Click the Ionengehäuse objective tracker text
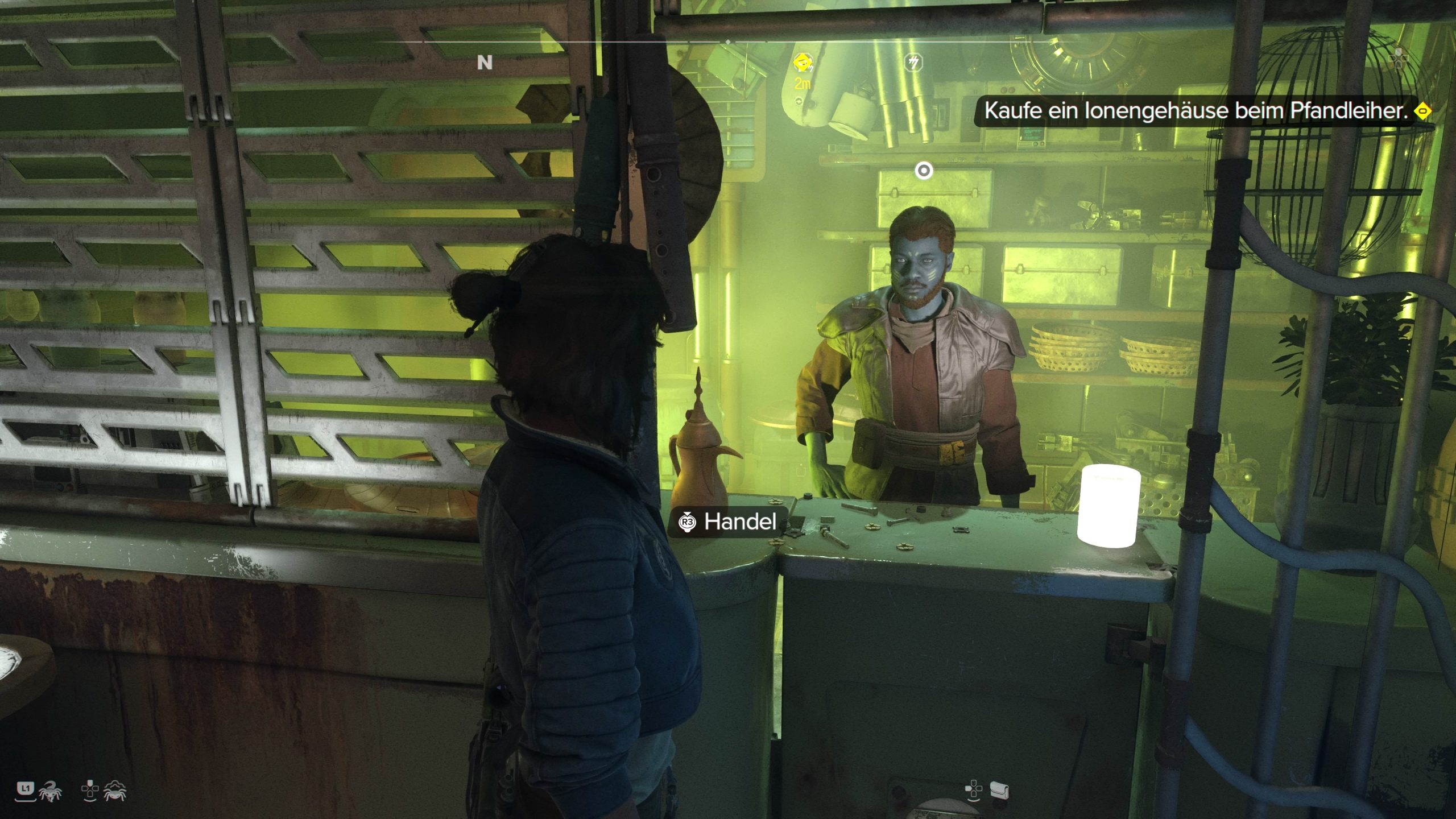Viewport: 1456px width, 819px height. pos(1196,111)
